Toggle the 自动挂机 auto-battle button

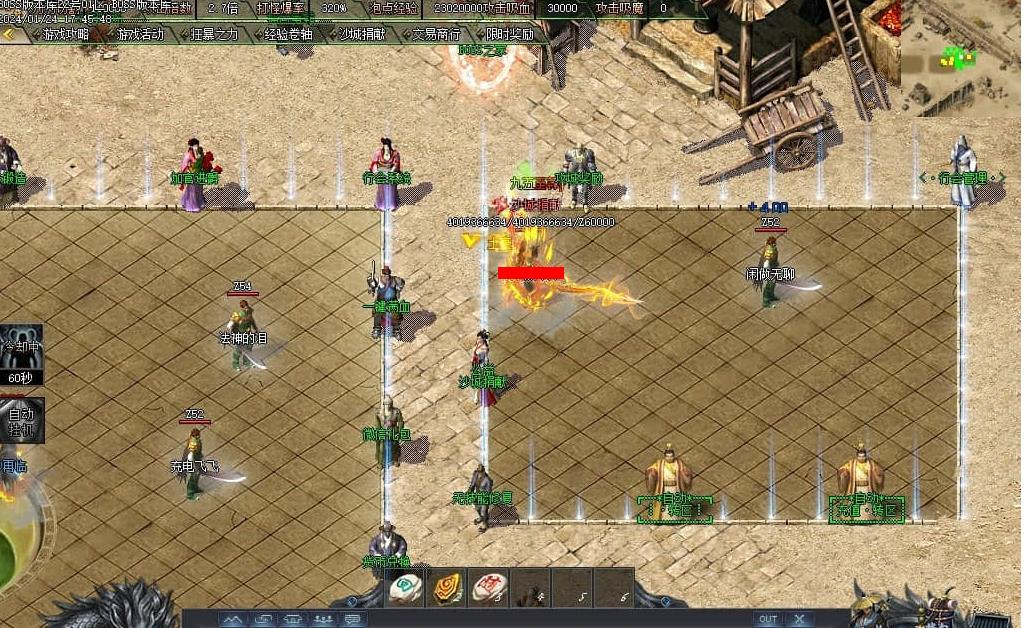pyautogui.click(x=20, y=420)
